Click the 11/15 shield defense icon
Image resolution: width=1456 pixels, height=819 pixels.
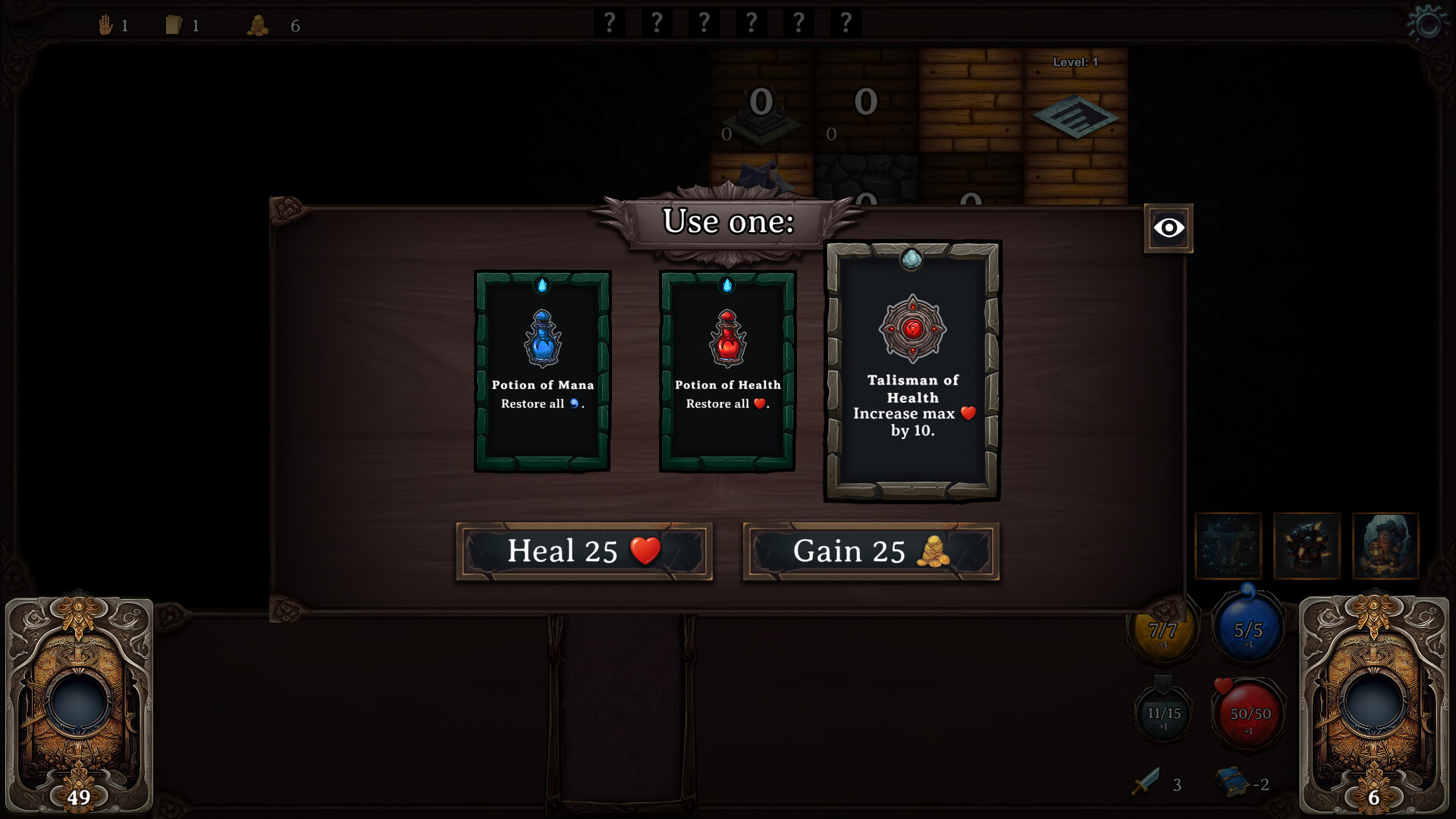[x=1163, y=714]
